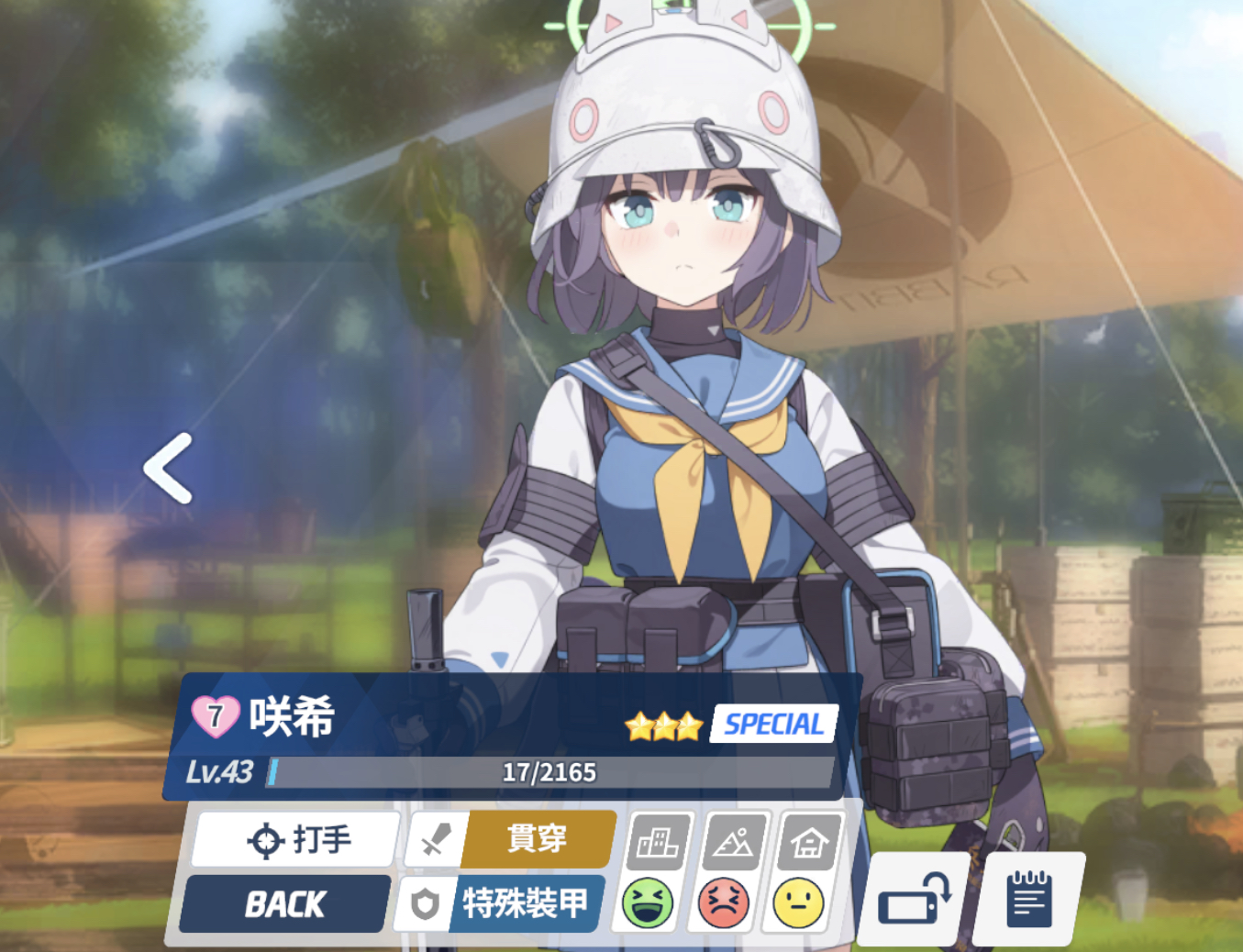
Task: Open the memo notepad icon
Action: click(1029, 899)
